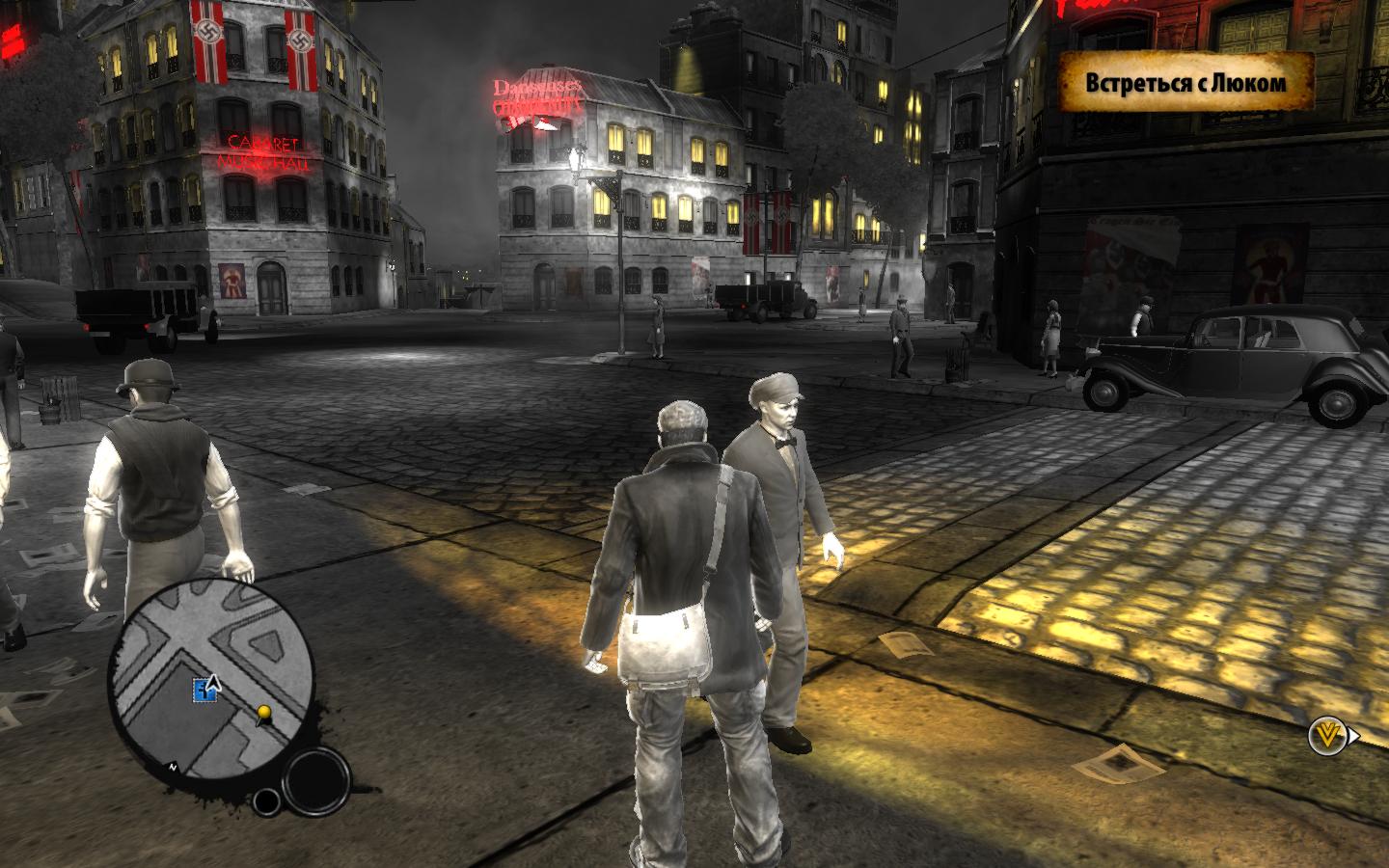This screenshot has height=868, width=1389.
Task: Click the "Встреться с Люком" objective banner
Action: click(x=1185, y=82)
